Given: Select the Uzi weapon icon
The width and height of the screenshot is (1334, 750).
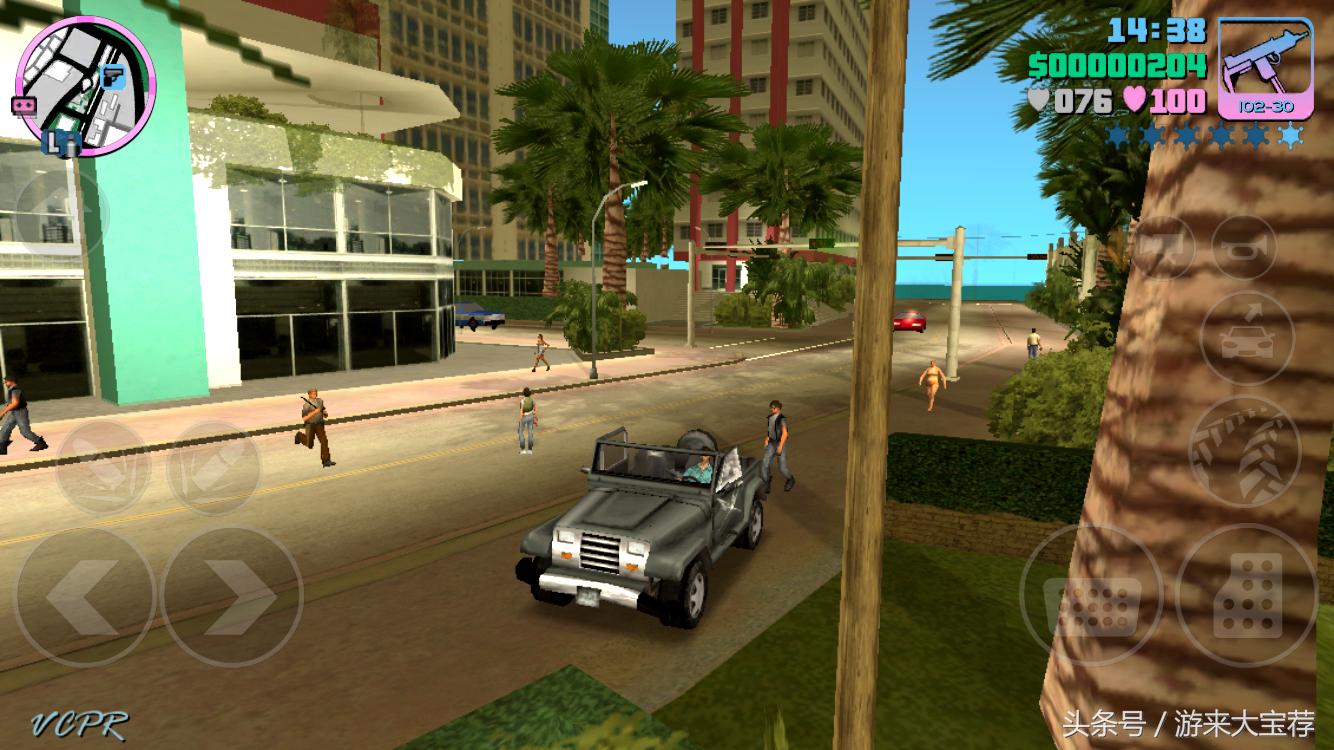Looking at the screenshot, I should 1264,60.
